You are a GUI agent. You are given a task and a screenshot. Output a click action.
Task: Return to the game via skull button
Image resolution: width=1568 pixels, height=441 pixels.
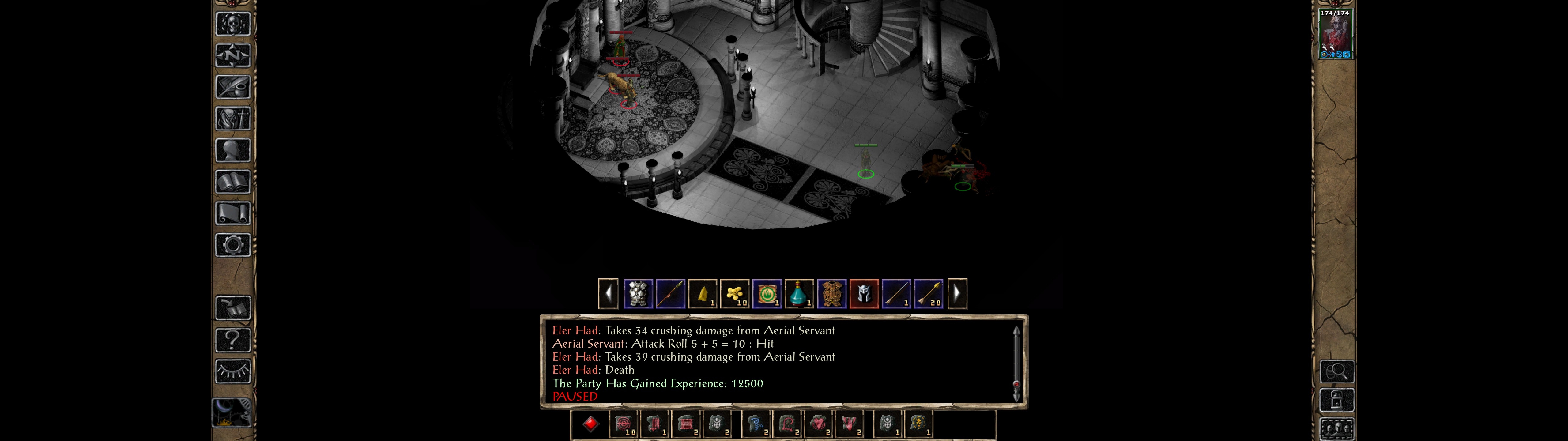(233, 24)
